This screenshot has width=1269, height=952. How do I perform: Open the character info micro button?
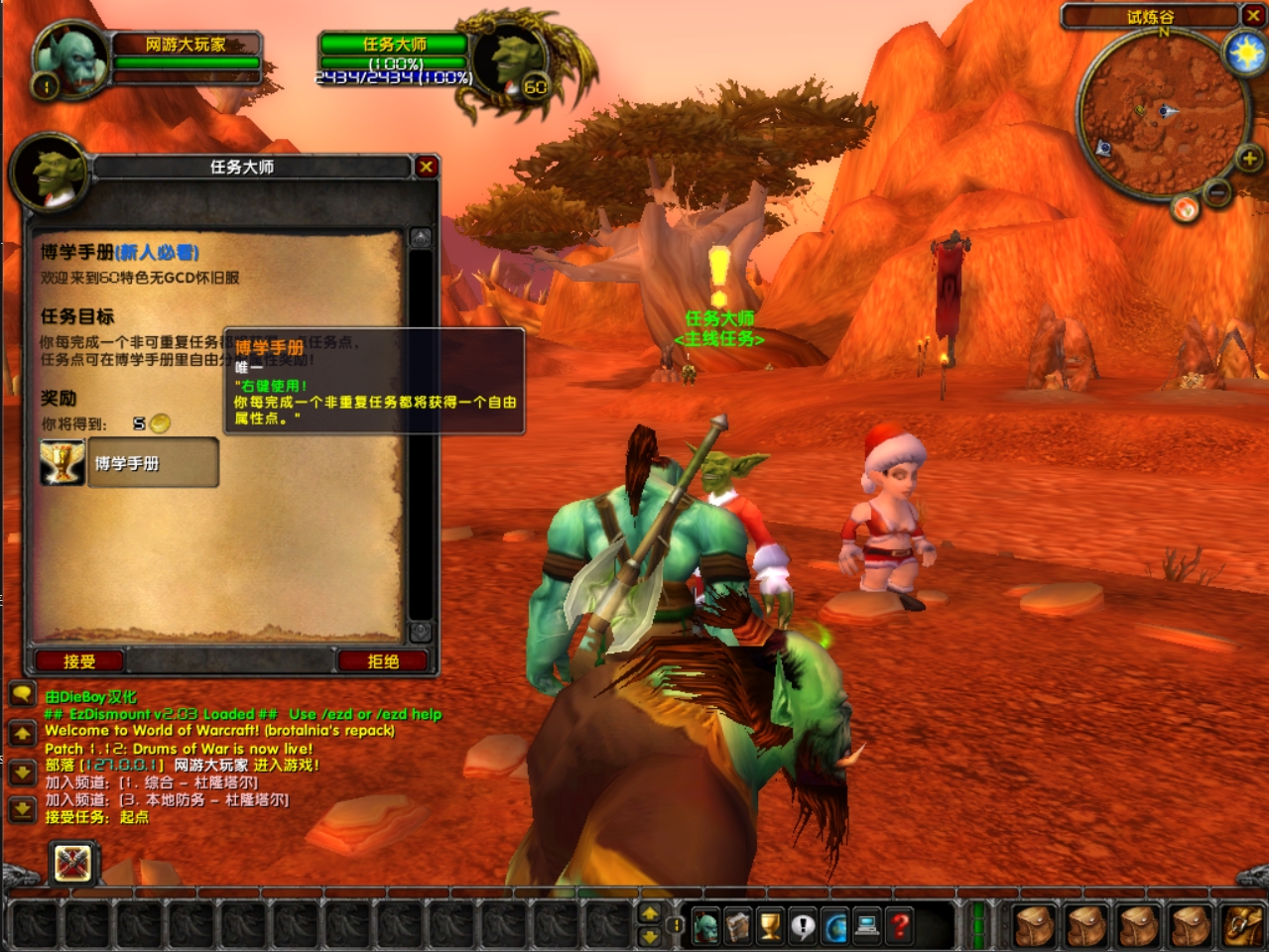coord(705,926)
